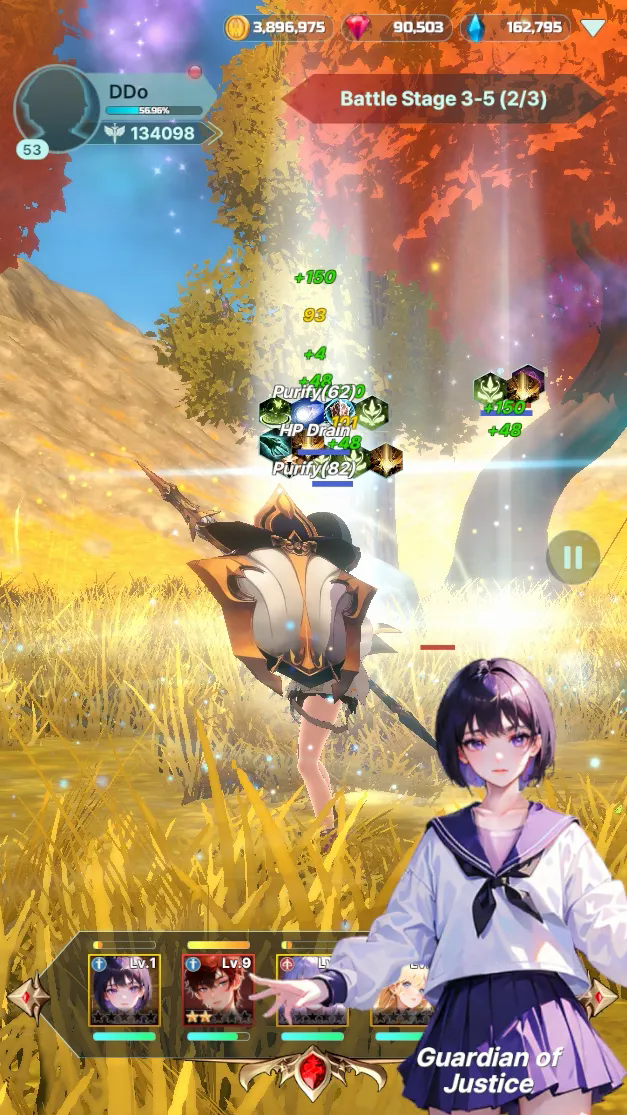Open the DDo player profile avatar
The image size is (627, 1115).
[56, 108]
